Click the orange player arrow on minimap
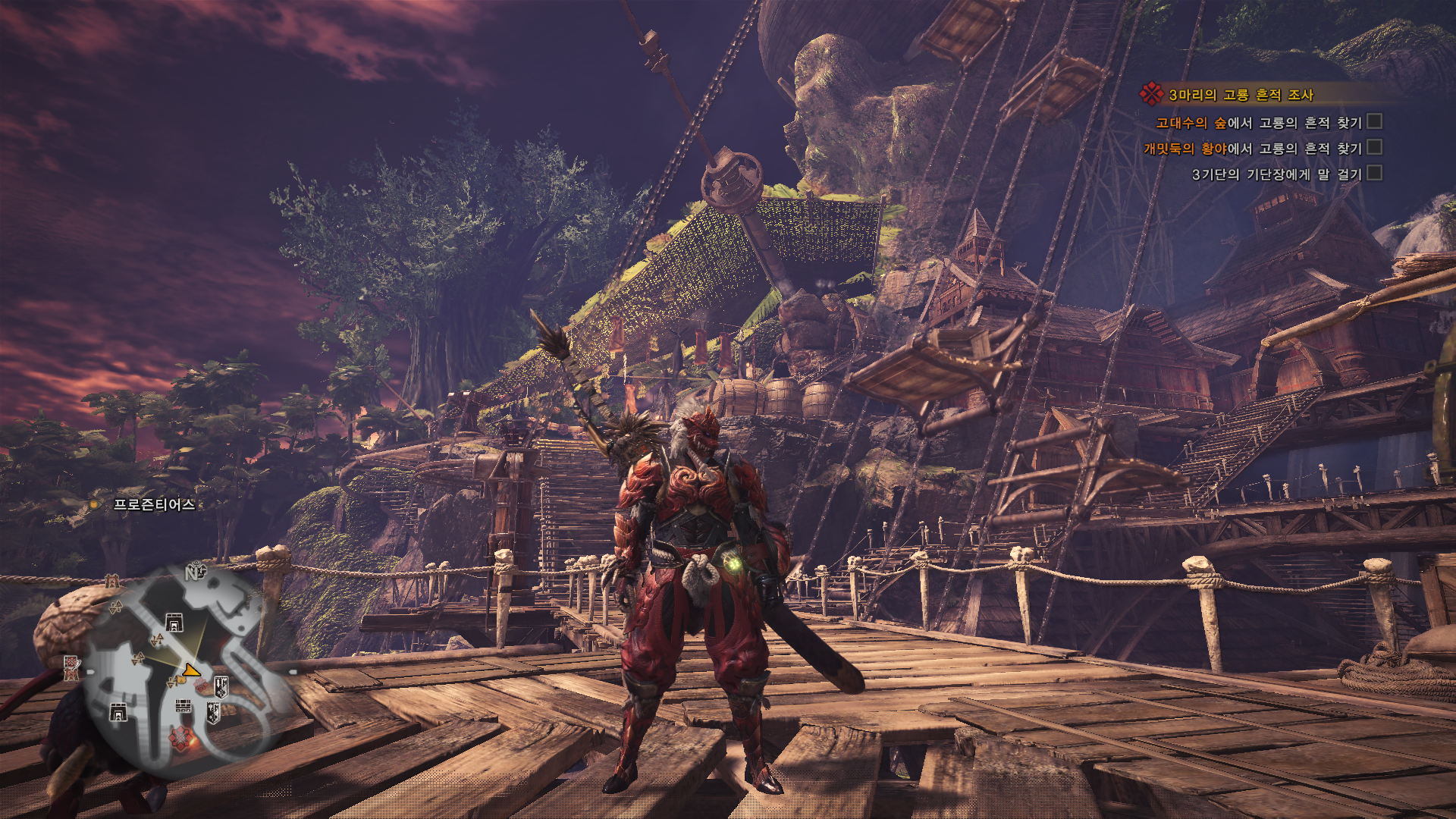 point(191,670)
